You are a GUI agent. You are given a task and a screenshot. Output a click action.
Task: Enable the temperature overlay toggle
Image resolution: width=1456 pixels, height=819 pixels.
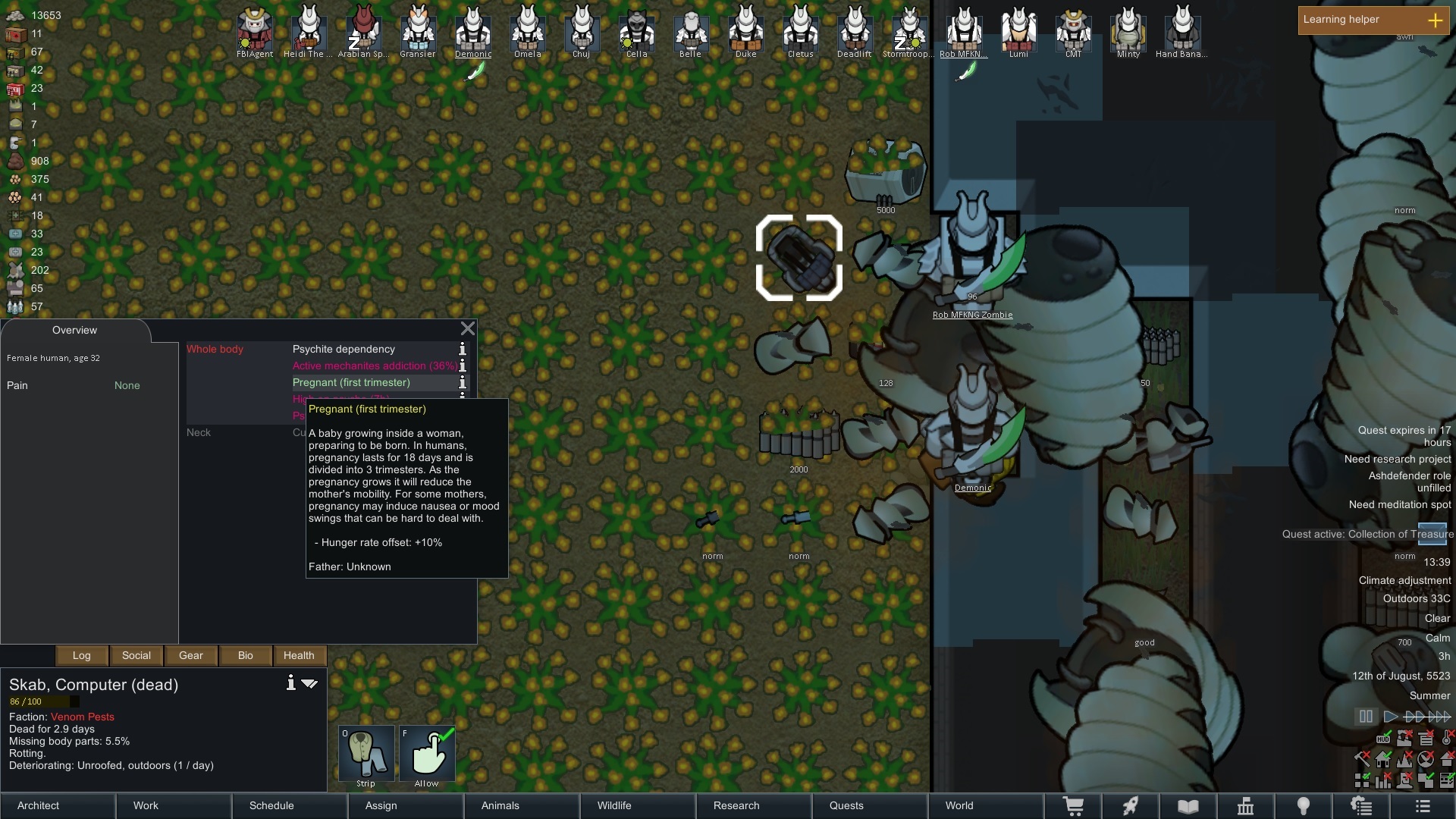click(x=1445, y=739)
